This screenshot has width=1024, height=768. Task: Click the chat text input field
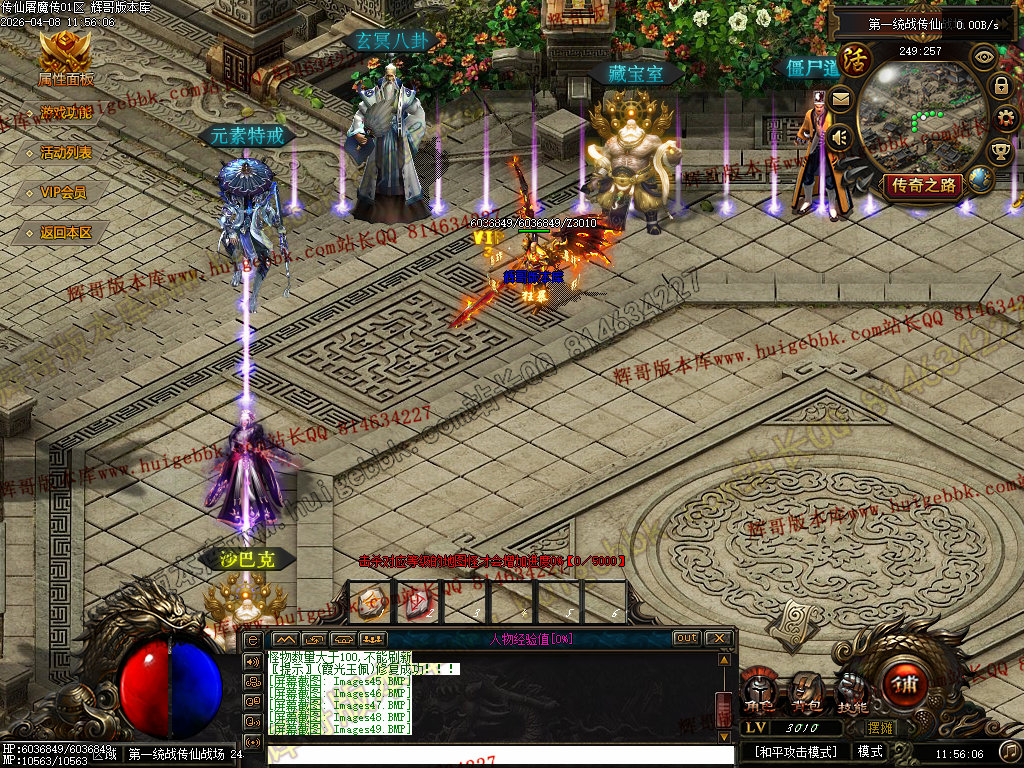tap(500, 755)
